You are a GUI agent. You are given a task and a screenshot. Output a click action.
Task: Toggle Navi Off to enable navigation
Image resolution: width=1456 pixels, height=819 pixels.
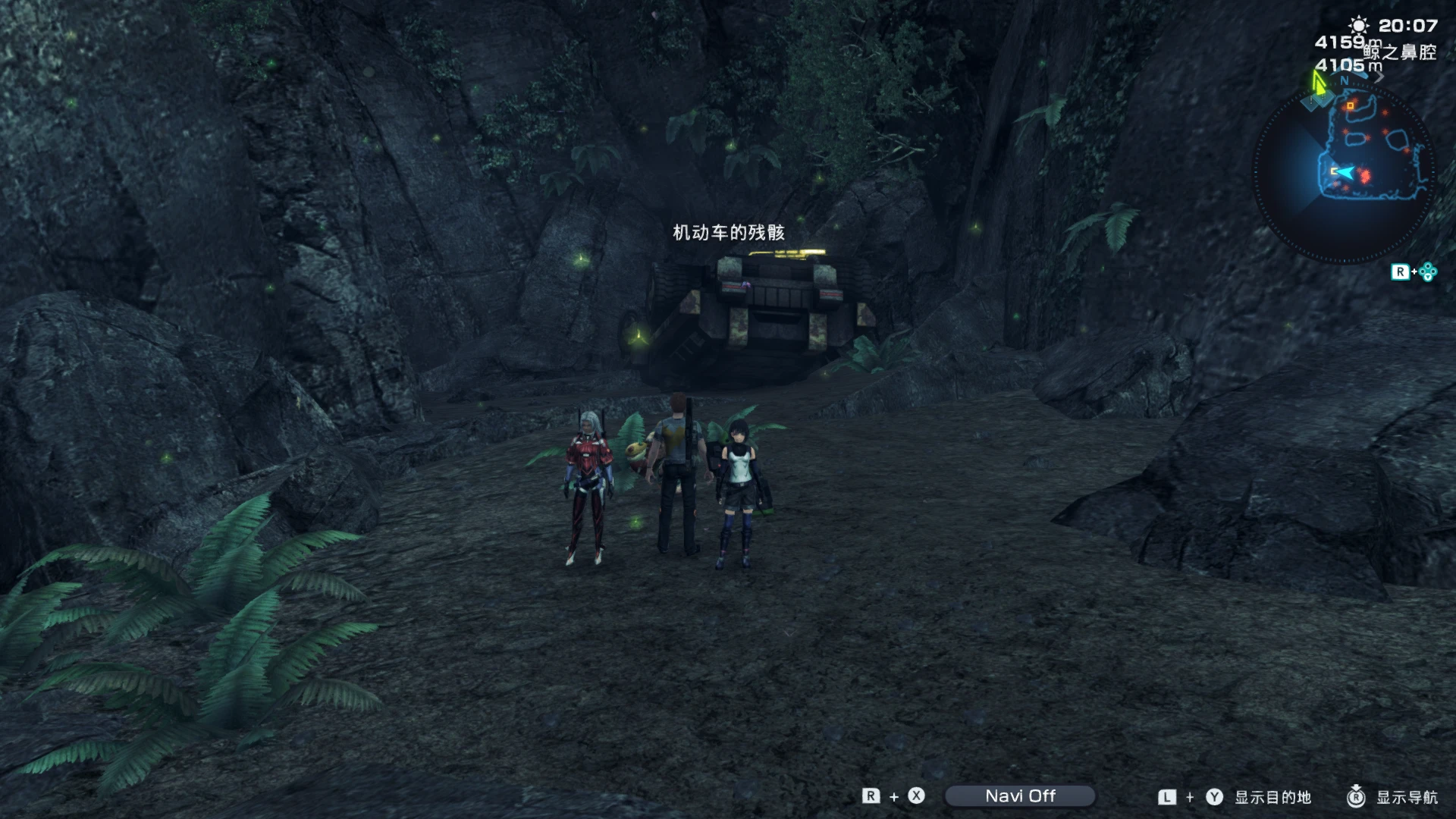click(x=1021, y=796)
